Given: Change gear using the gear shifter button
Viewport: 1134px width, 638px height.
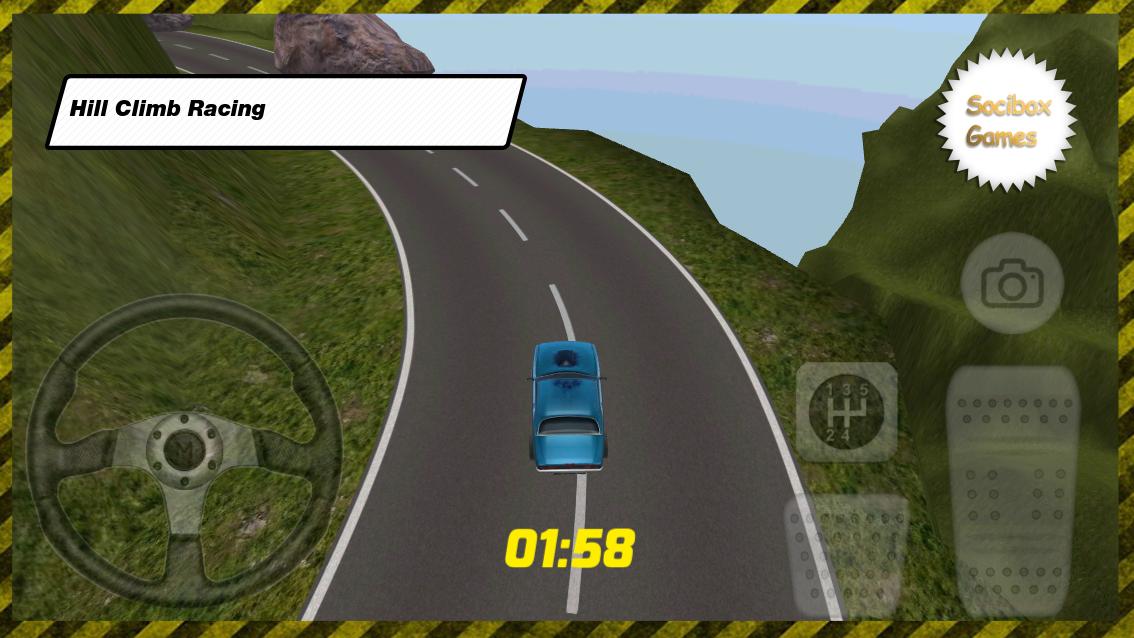Looking at the screenshot, I should click(x=846, y=411).
